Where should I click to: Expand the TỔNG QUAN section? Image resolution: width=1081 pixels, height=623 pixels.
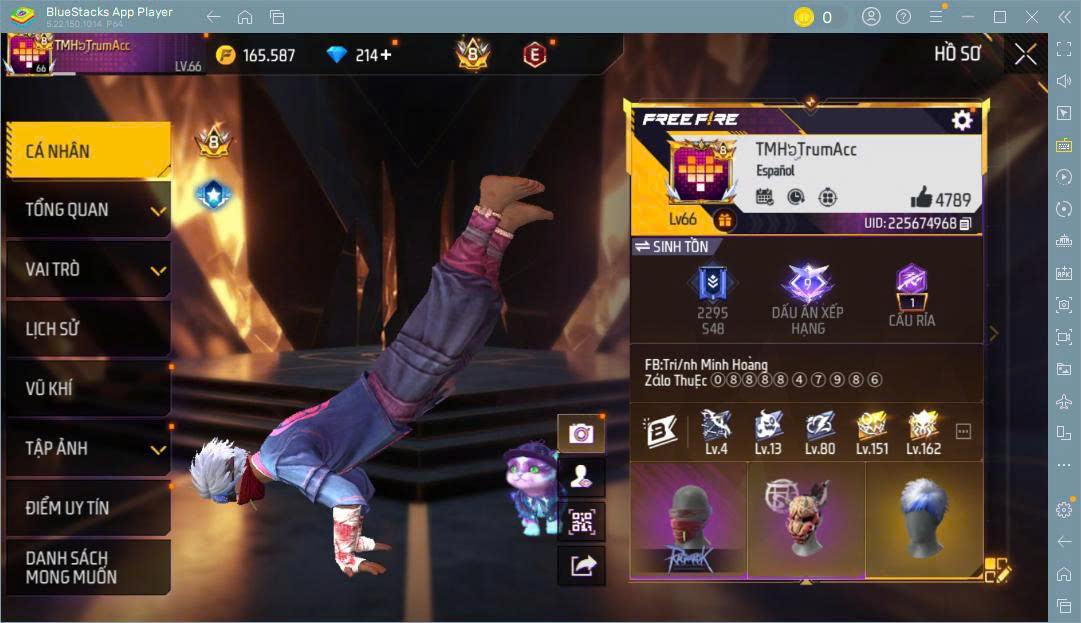click(x=88, y=210)
